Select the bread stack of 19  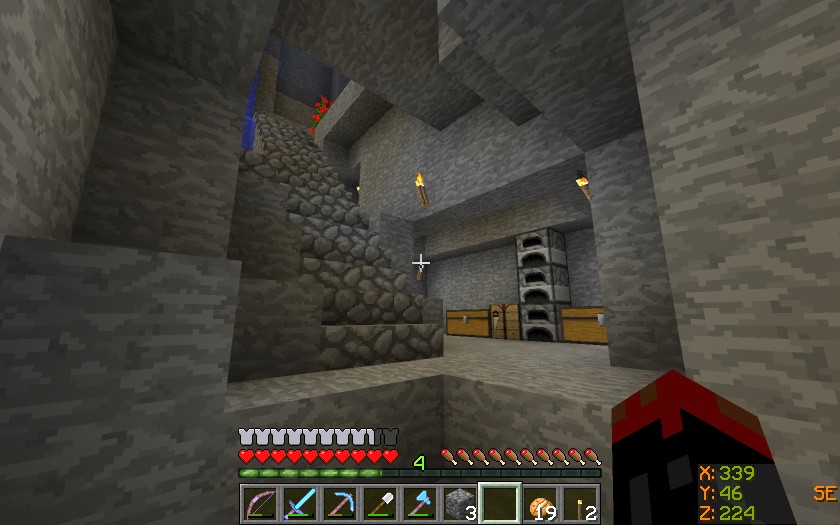click(x=540, y=503)
